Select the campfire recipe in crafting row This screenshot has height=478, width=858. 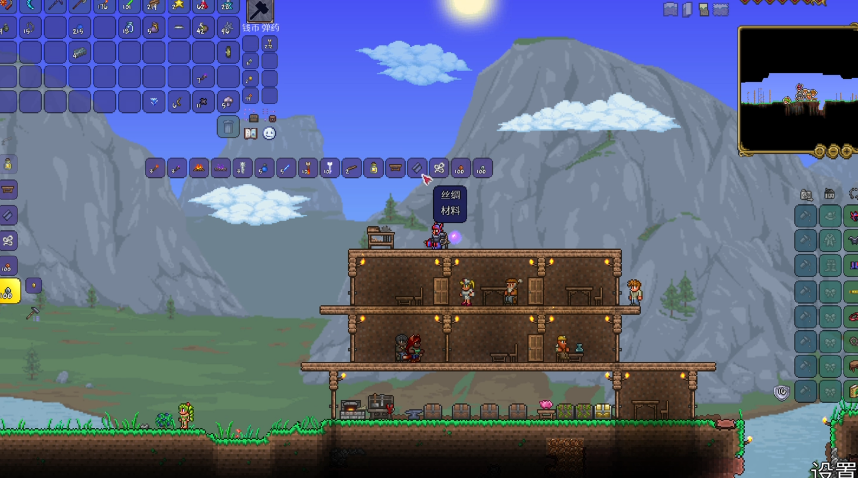click(x=198, y=168)
